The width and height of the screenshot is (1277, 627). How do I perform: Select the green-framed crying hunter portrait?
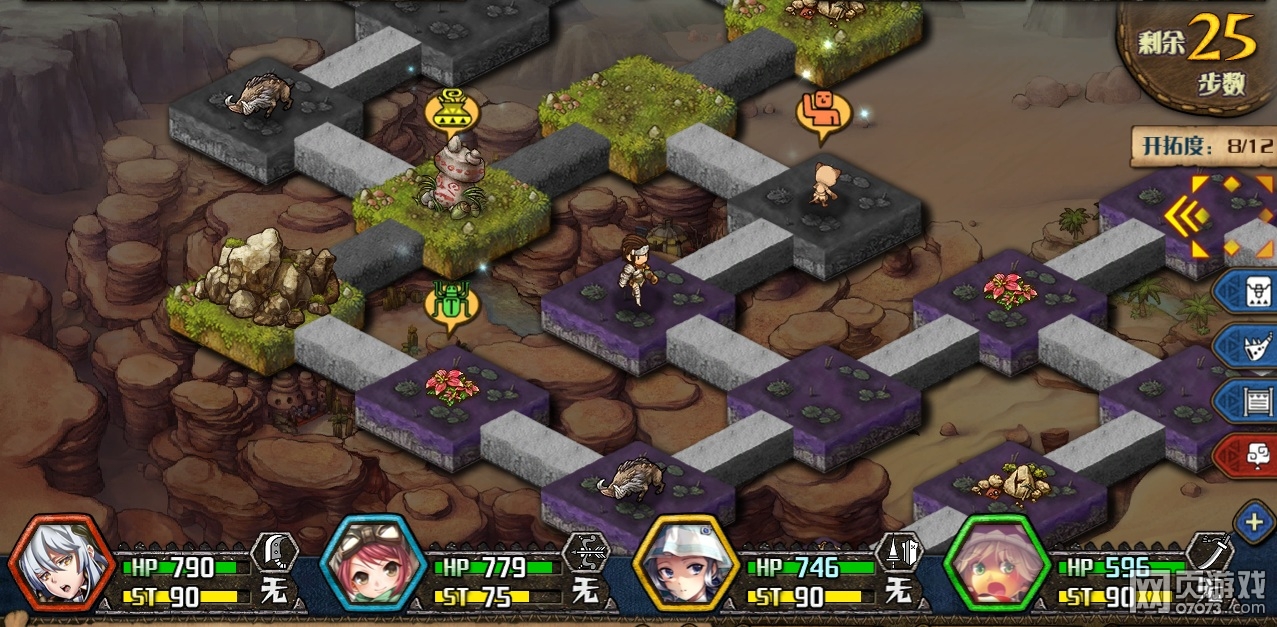click(x=996, y=564)
